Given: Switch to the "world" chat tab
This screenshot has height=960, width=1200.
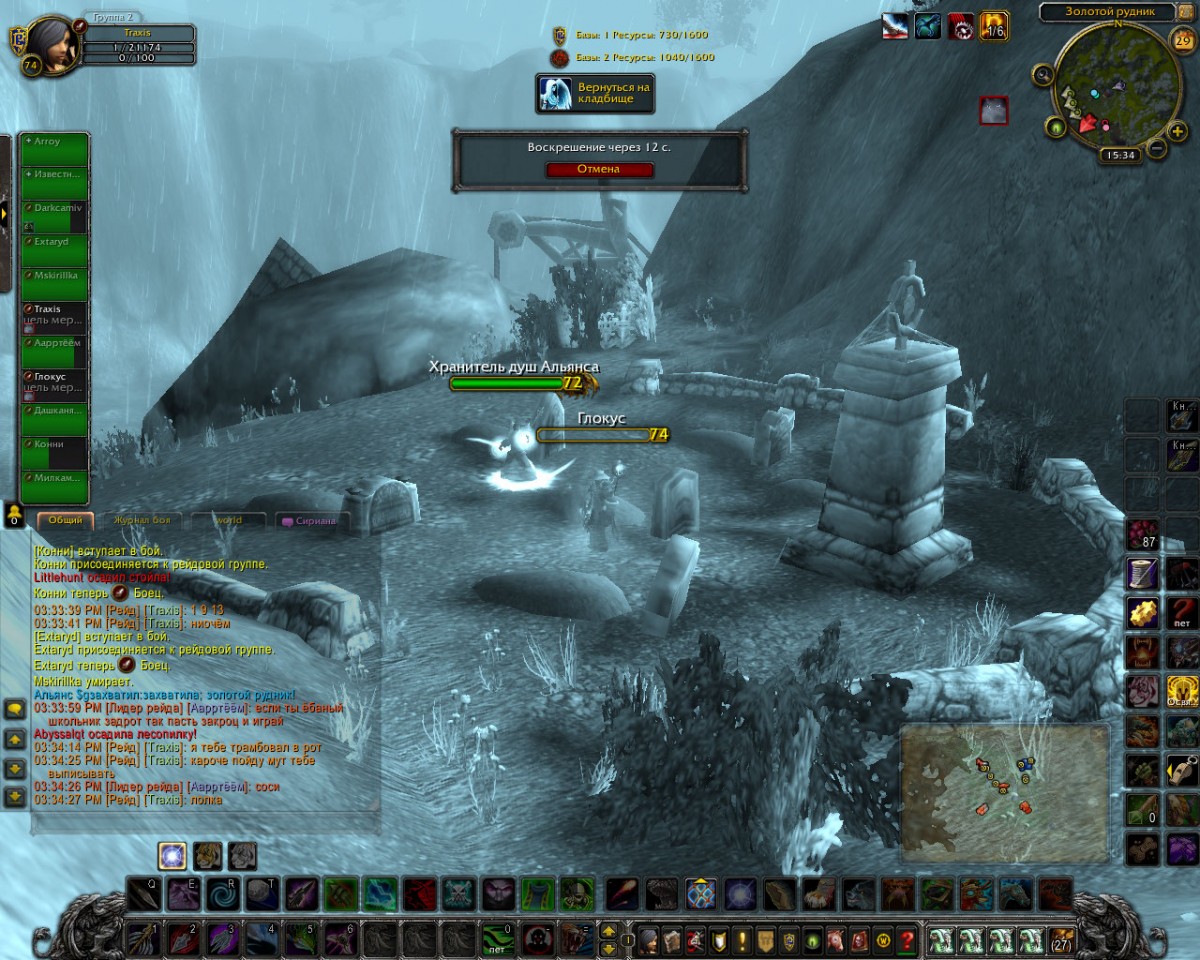Looking at the screenshot, I should pos(229,520).
